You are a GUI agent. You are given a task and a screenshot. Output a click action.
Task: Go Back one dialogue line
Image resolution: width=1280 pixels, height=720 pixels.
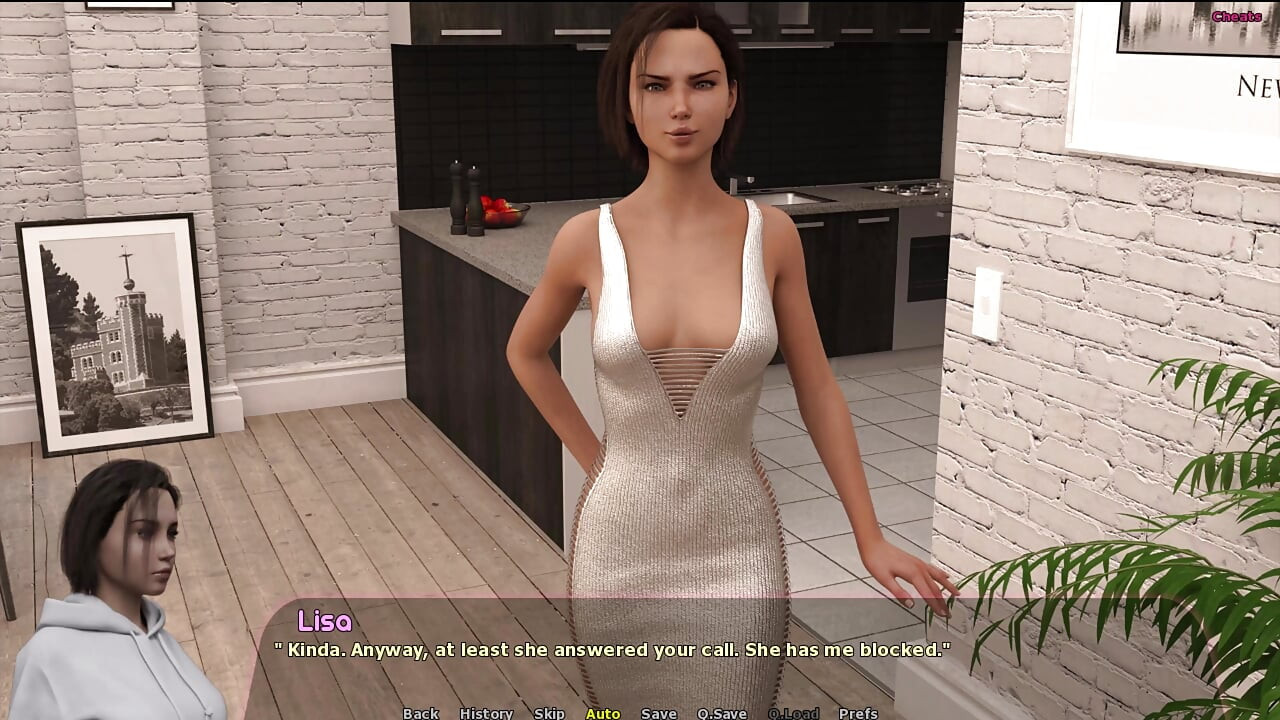420,713
